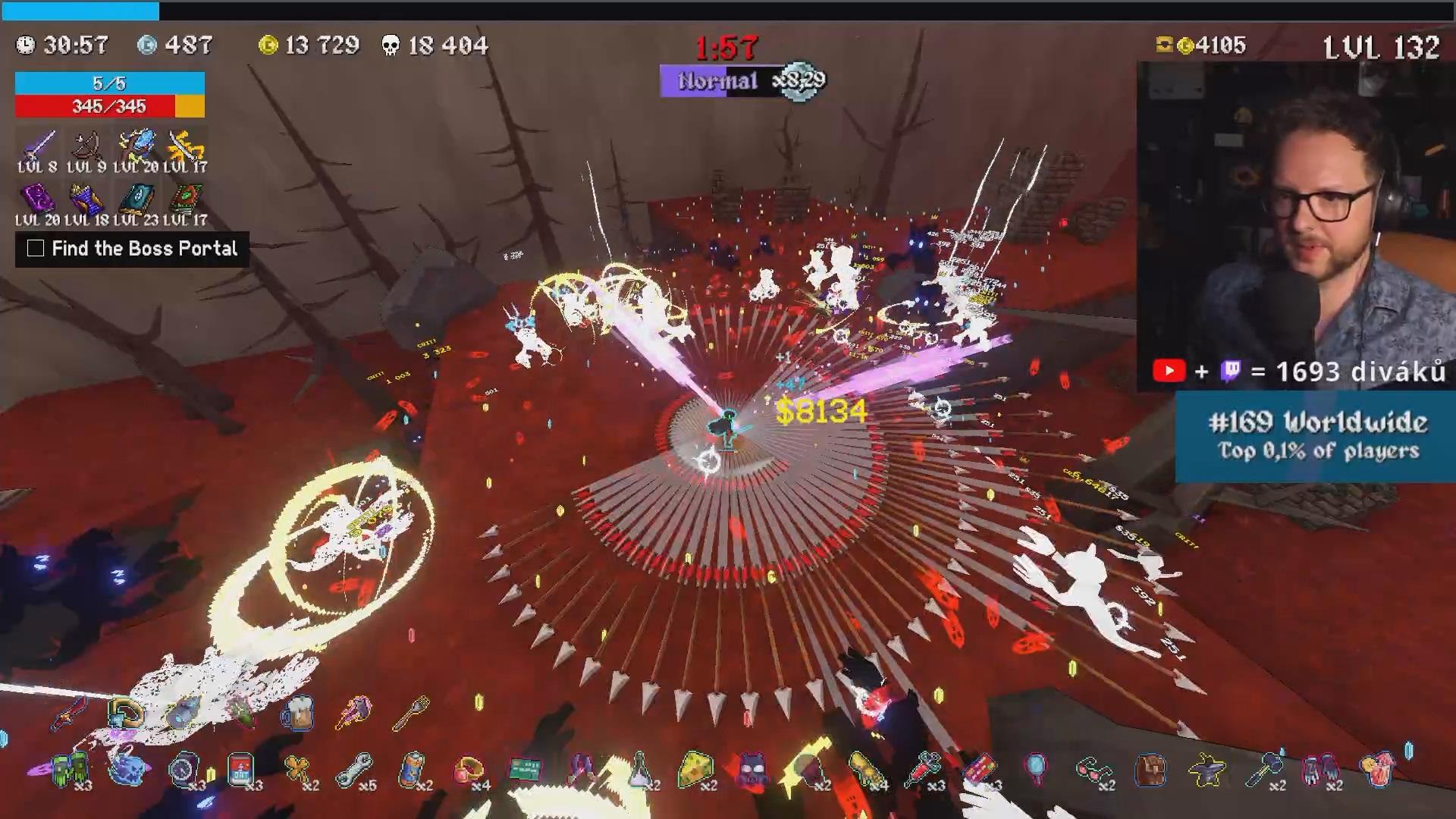
Task: Click the teal tome at LVL 23
Action: 136,199
